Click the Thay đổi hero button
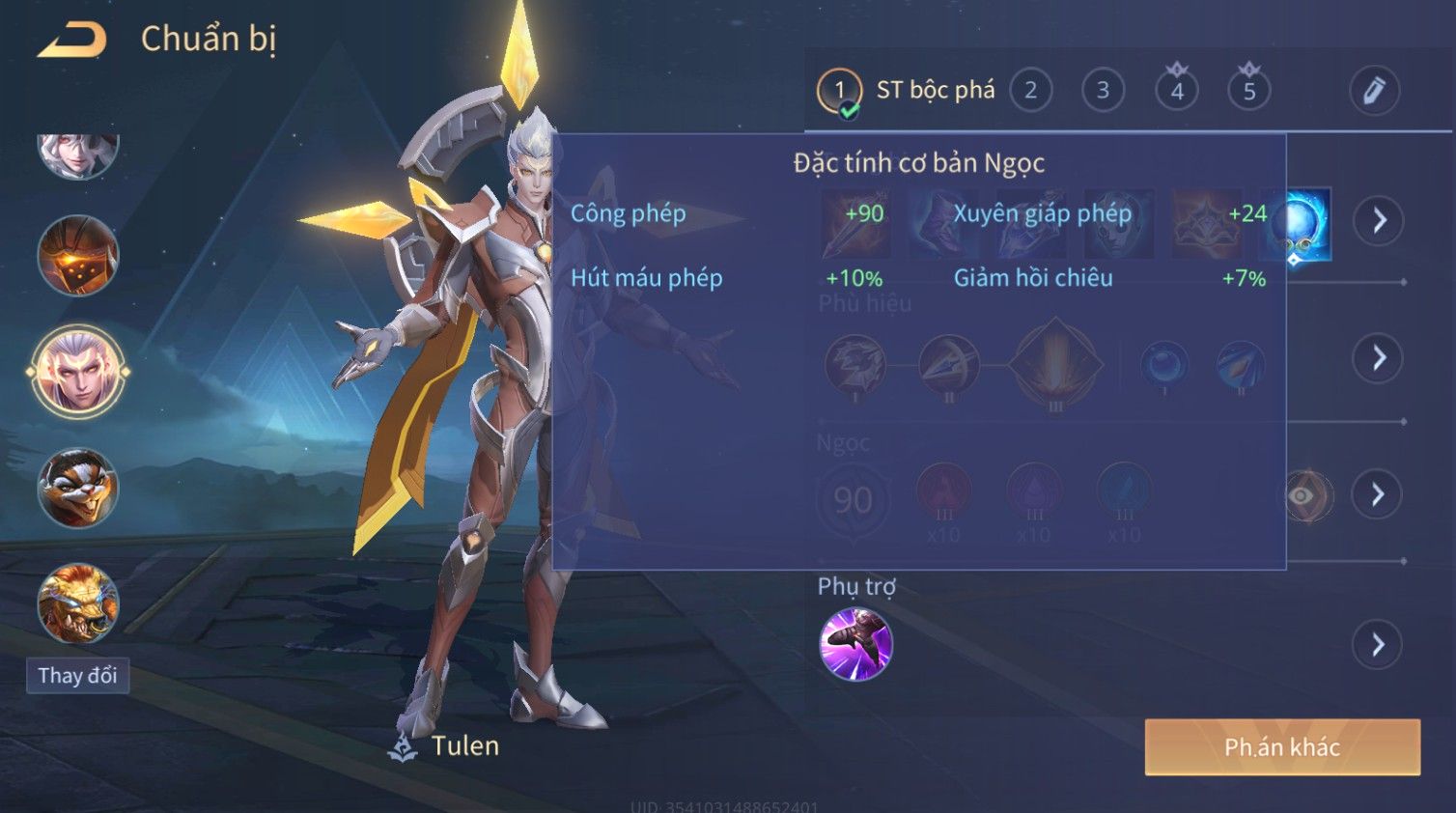The height and width of the screenshot is (813, 1456). click(x=77, y=675)
